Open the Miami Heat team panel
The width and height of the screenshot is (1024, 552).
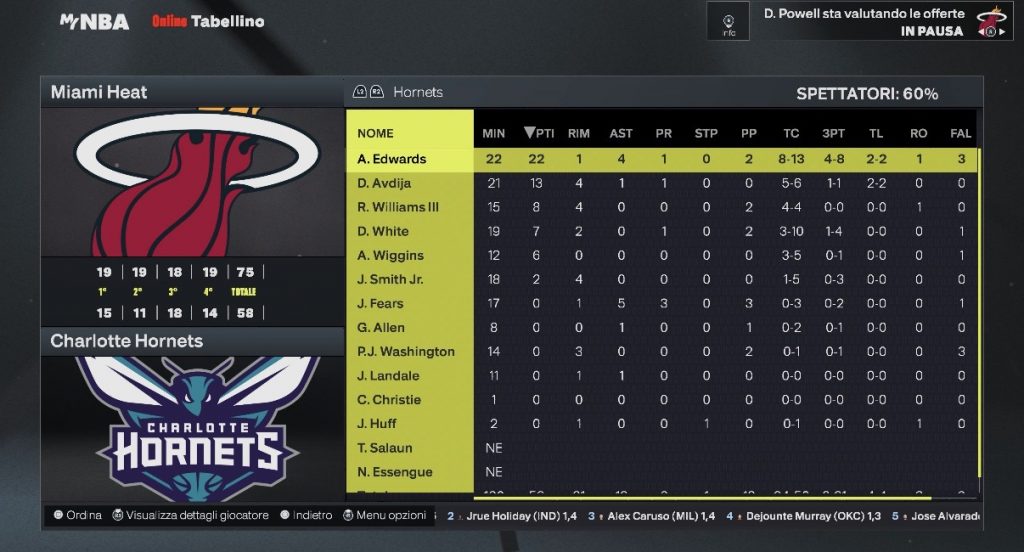[x=99, y=92]
